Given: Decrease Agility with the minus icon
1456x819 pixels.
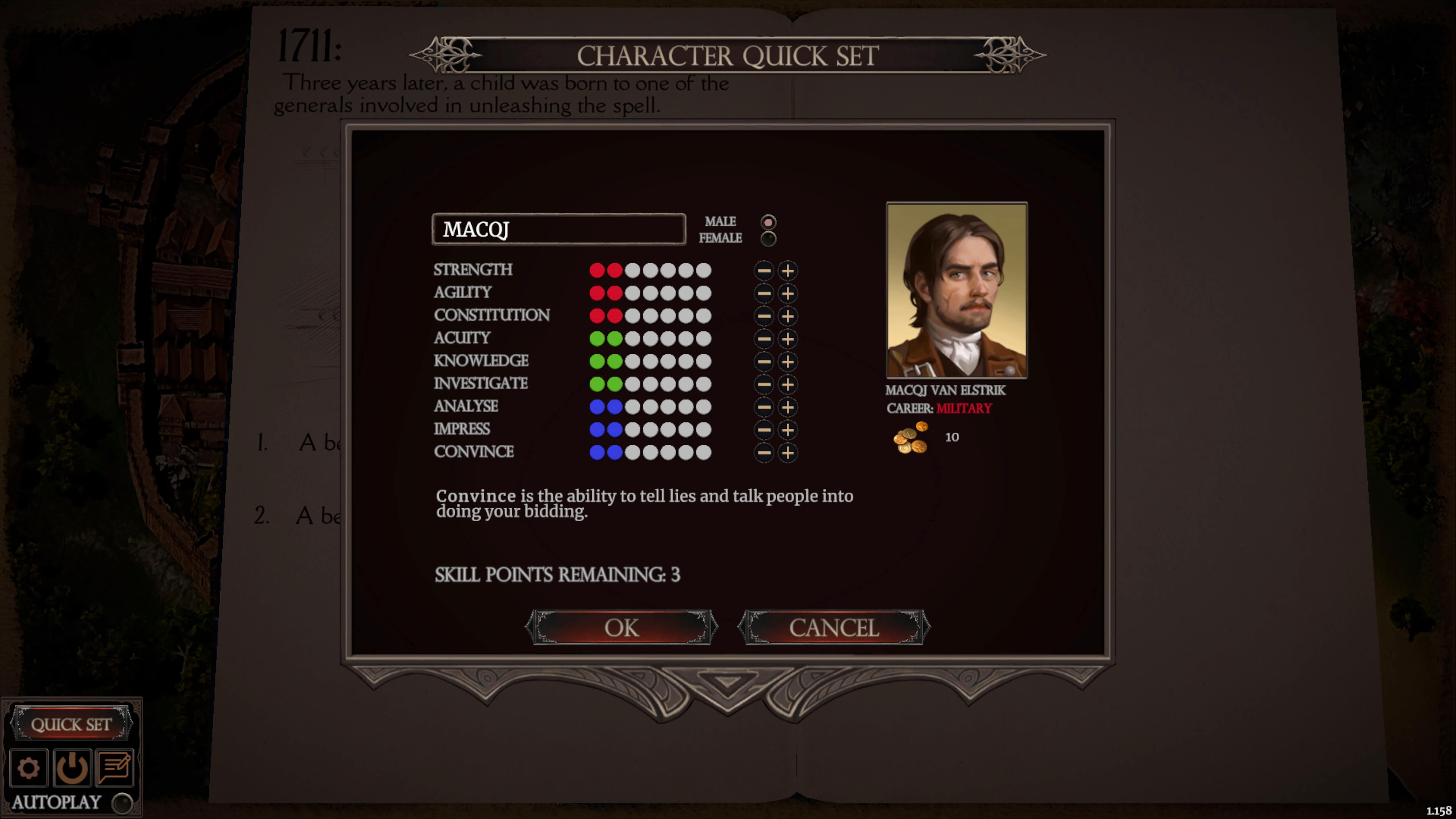Looking at the screenshot, I should [764, 293].
